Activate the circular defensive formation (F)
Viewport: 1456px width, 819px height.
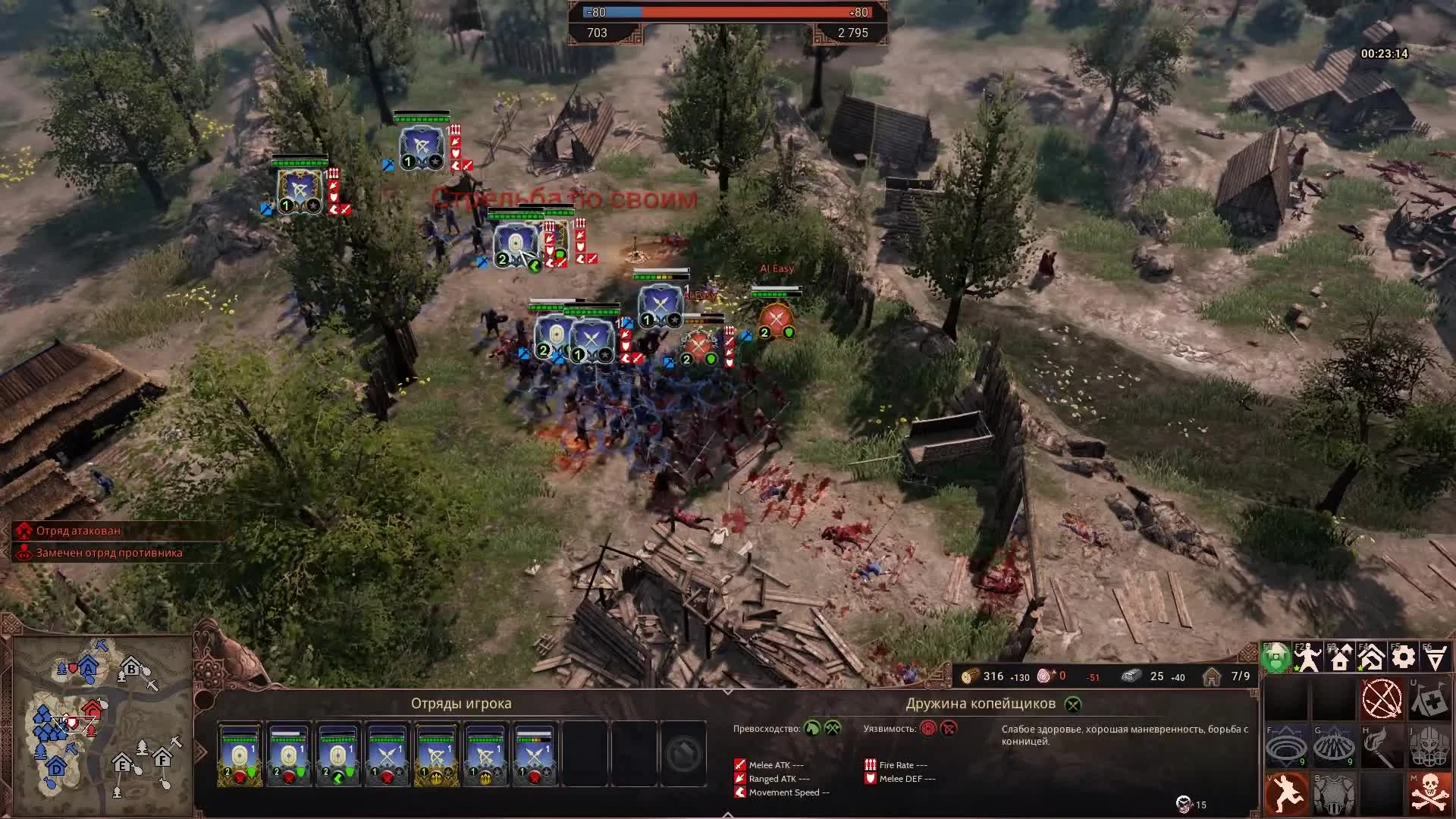point(1285,746)
